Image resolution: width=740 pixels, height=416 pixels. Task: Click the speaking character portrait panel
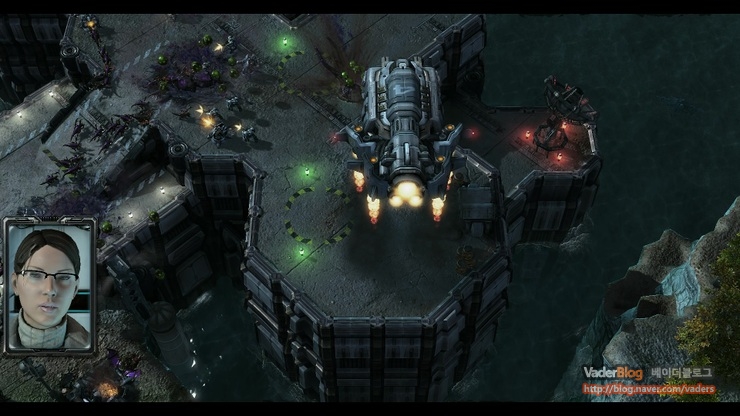pos(50,286)
